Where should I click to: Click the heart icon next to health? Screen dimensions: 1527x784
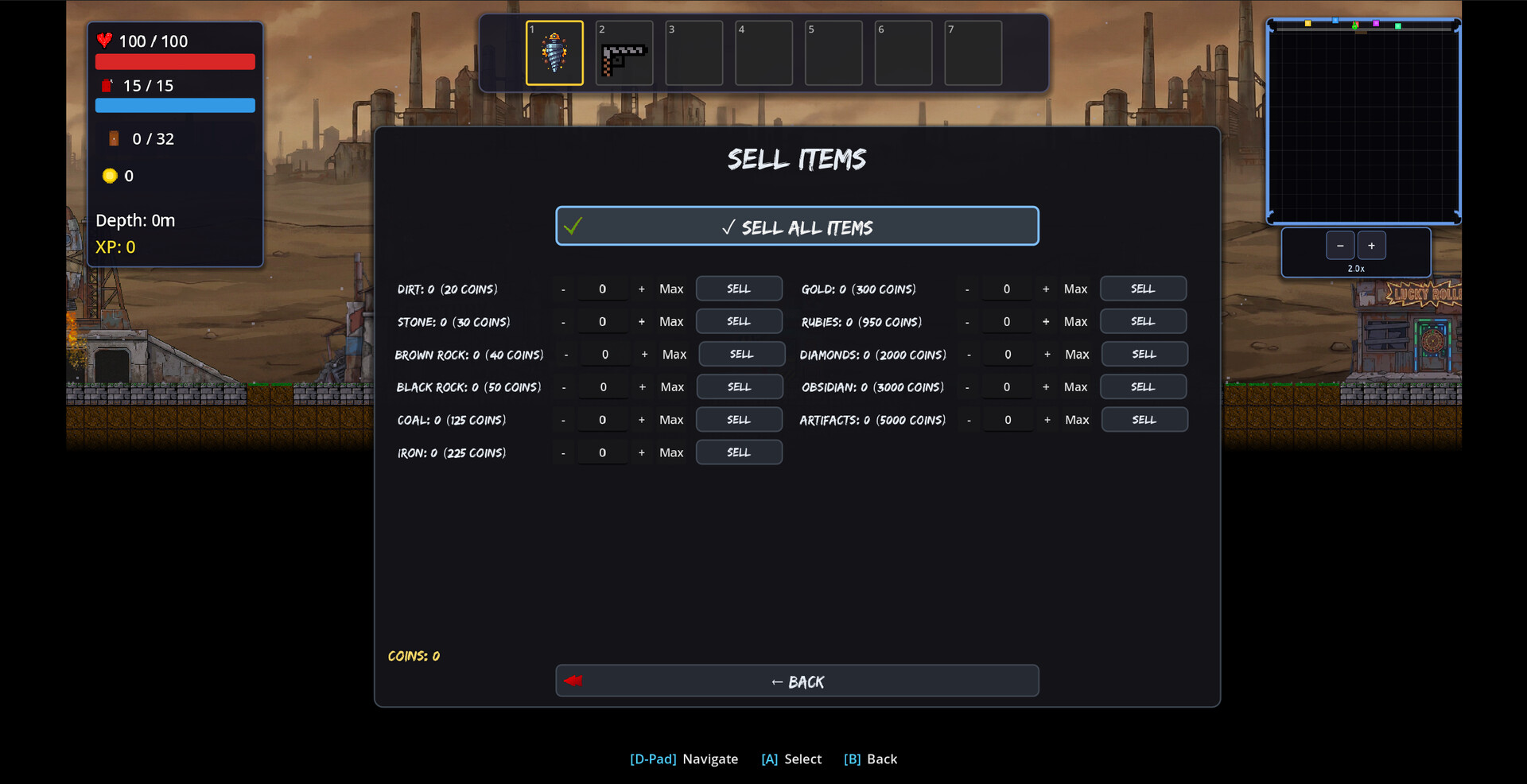(107, 40)
